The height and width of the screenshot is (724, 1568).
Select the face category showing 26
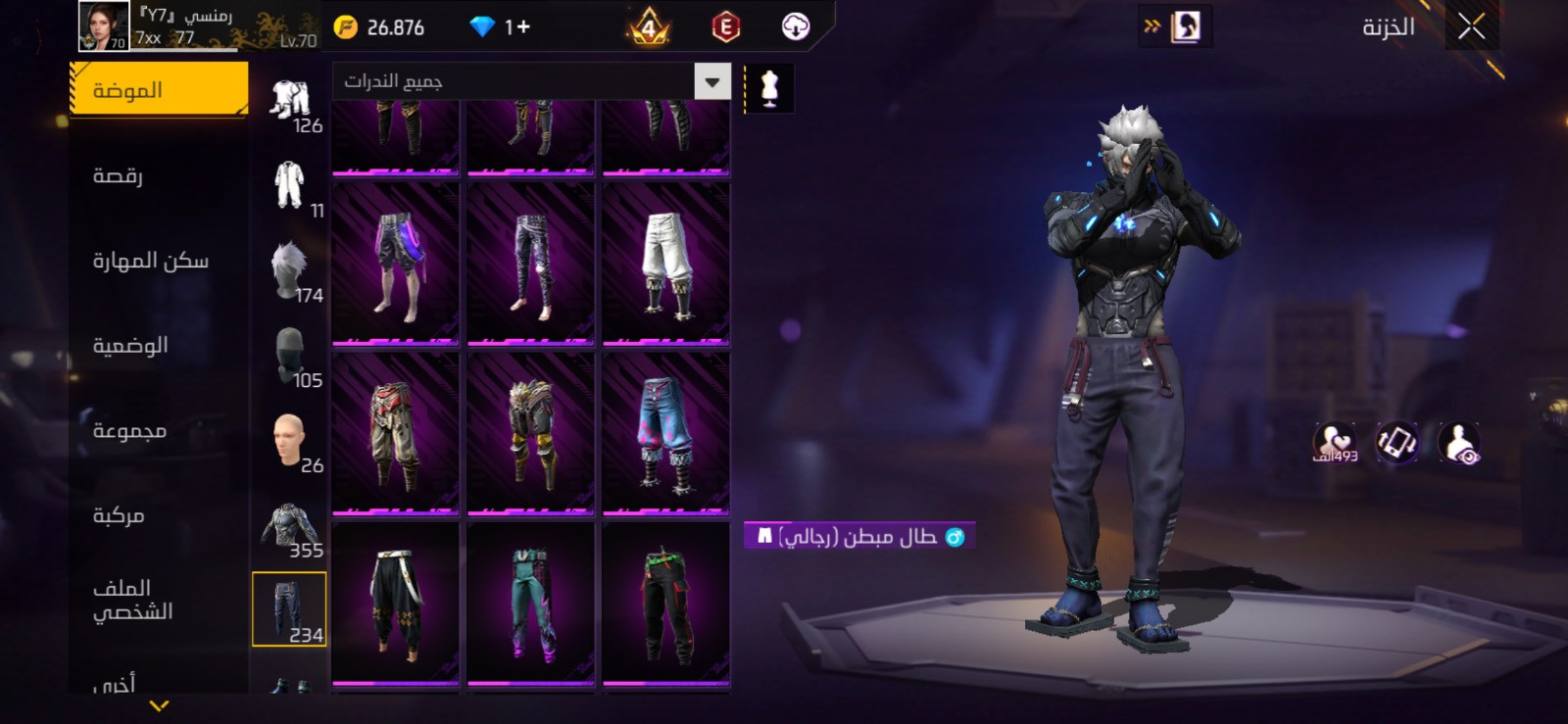(x=291, y=443)
